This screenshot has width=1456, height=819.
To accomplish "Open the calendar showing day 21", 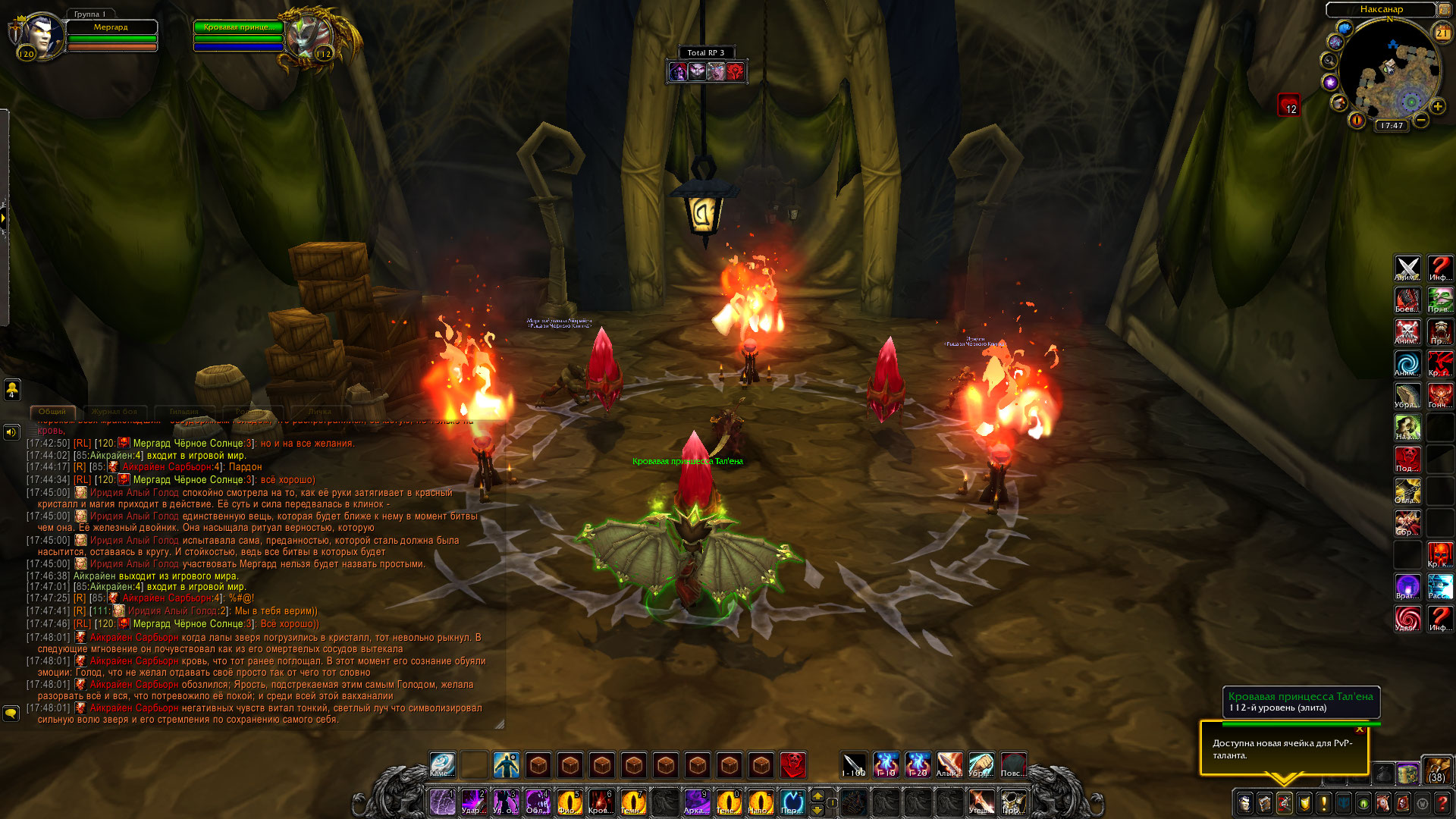I will 1442,33.
